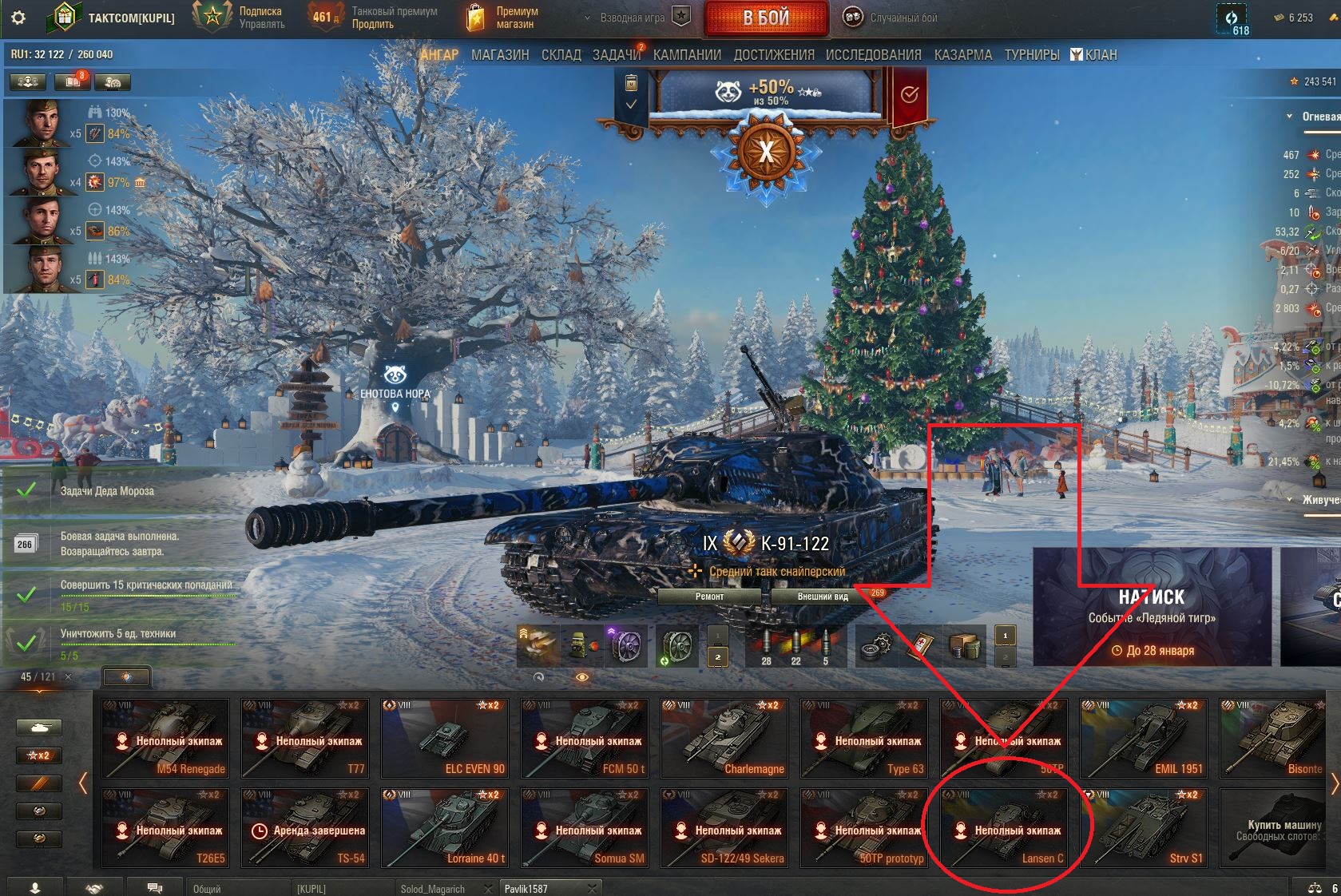Show the ДОСТИЖЕНИЯ tab
1341x896 pixels.
point(773,55)
